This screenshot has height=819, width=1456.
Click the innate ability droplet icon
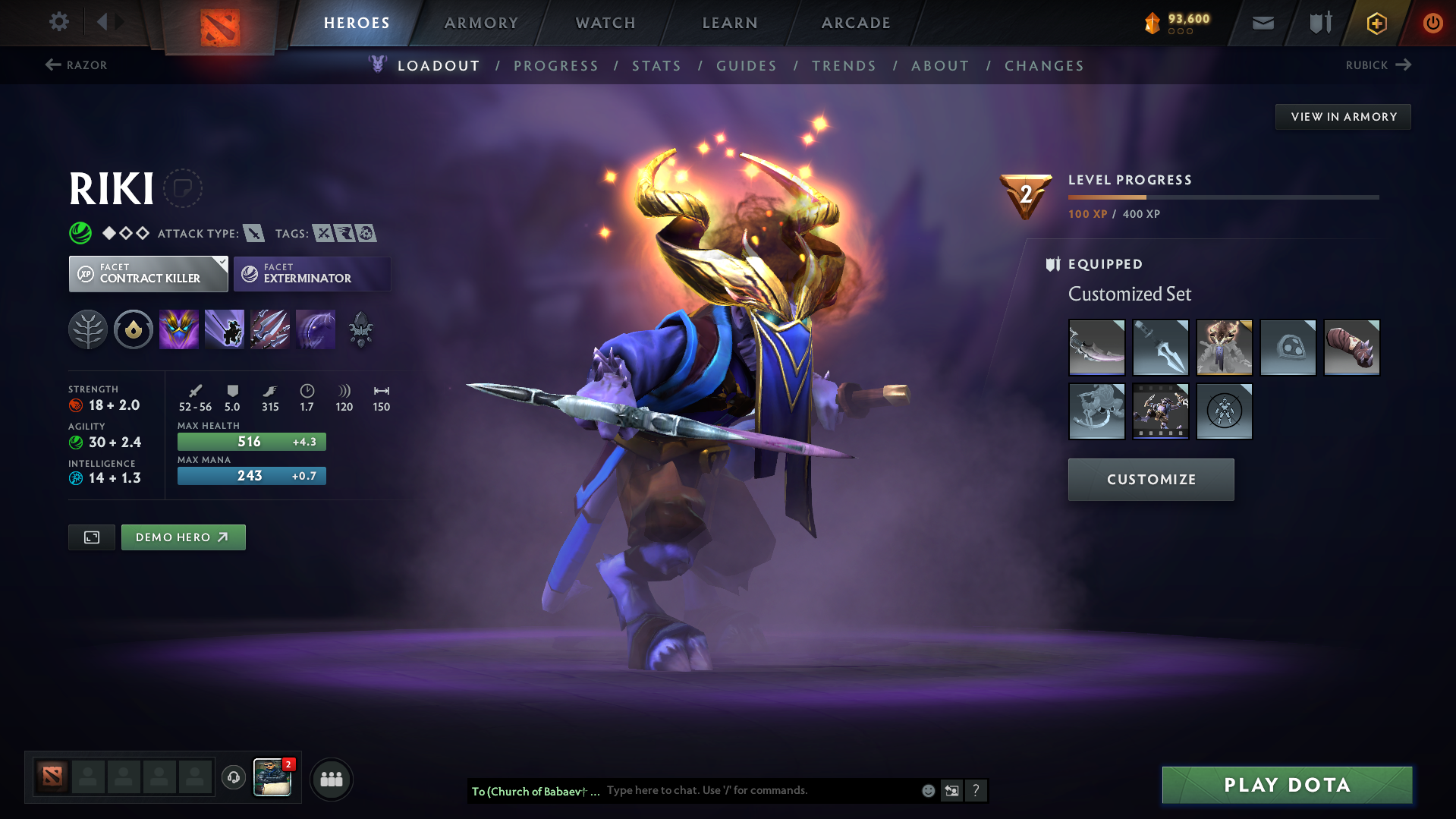(x=134, y=329)
